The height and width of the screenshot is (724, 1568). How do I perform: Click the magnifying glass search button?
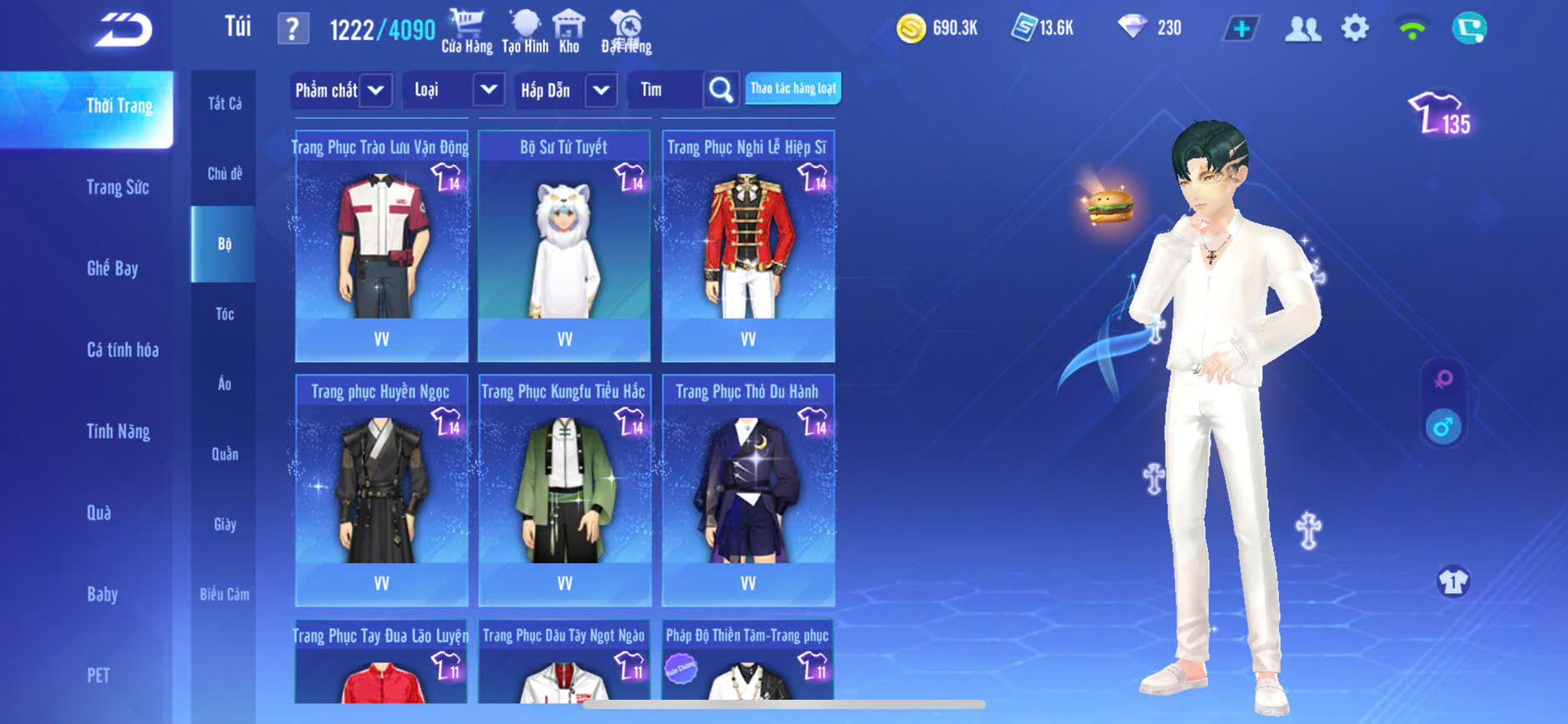coord(720,90)
